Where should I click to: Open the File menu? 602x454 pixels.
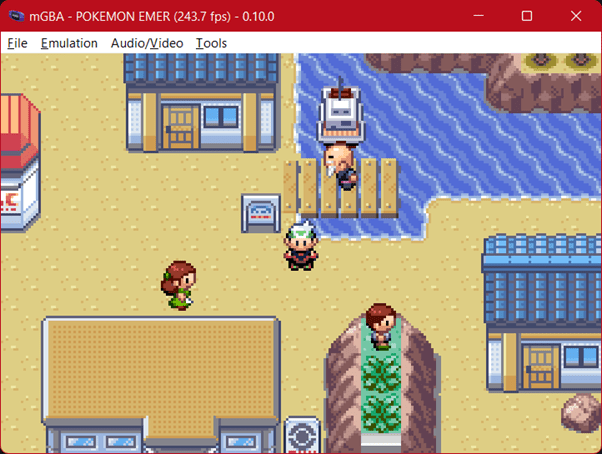click(x=17, y=43)
